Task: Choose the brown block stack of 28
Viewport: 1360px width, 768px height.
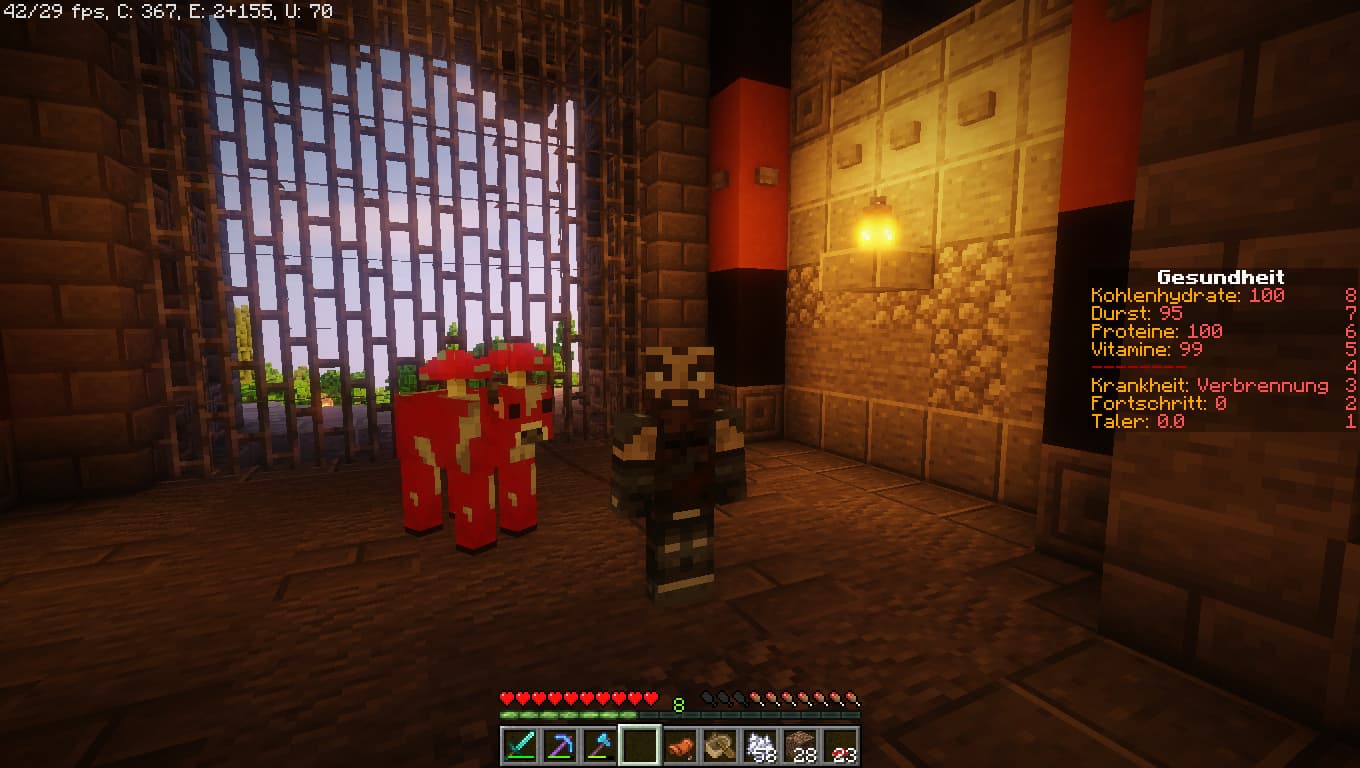Action: pyautogui.click(x=801, y=745)
